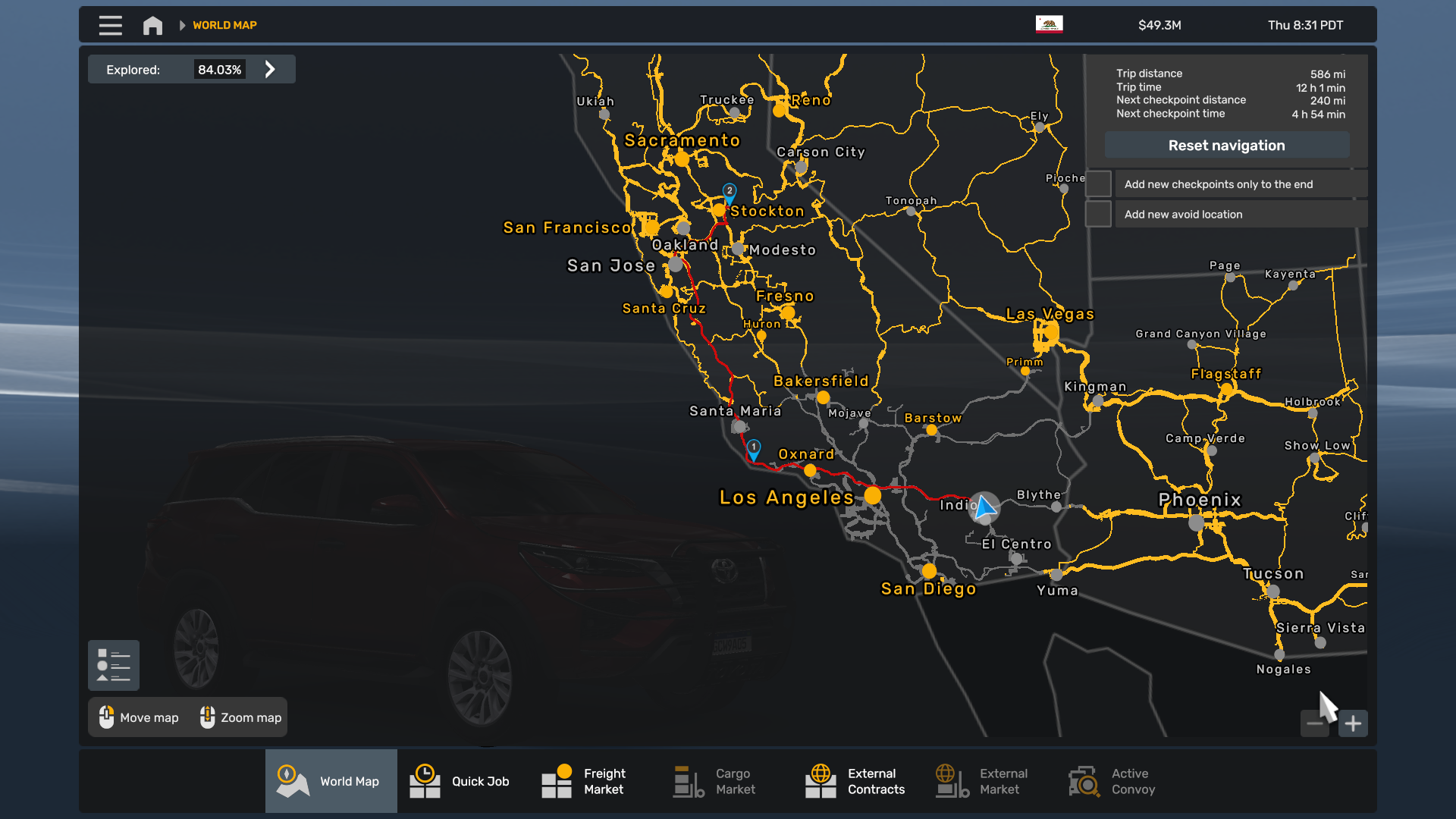
Task: Click the California flag icon
Action: (1050, 24)
